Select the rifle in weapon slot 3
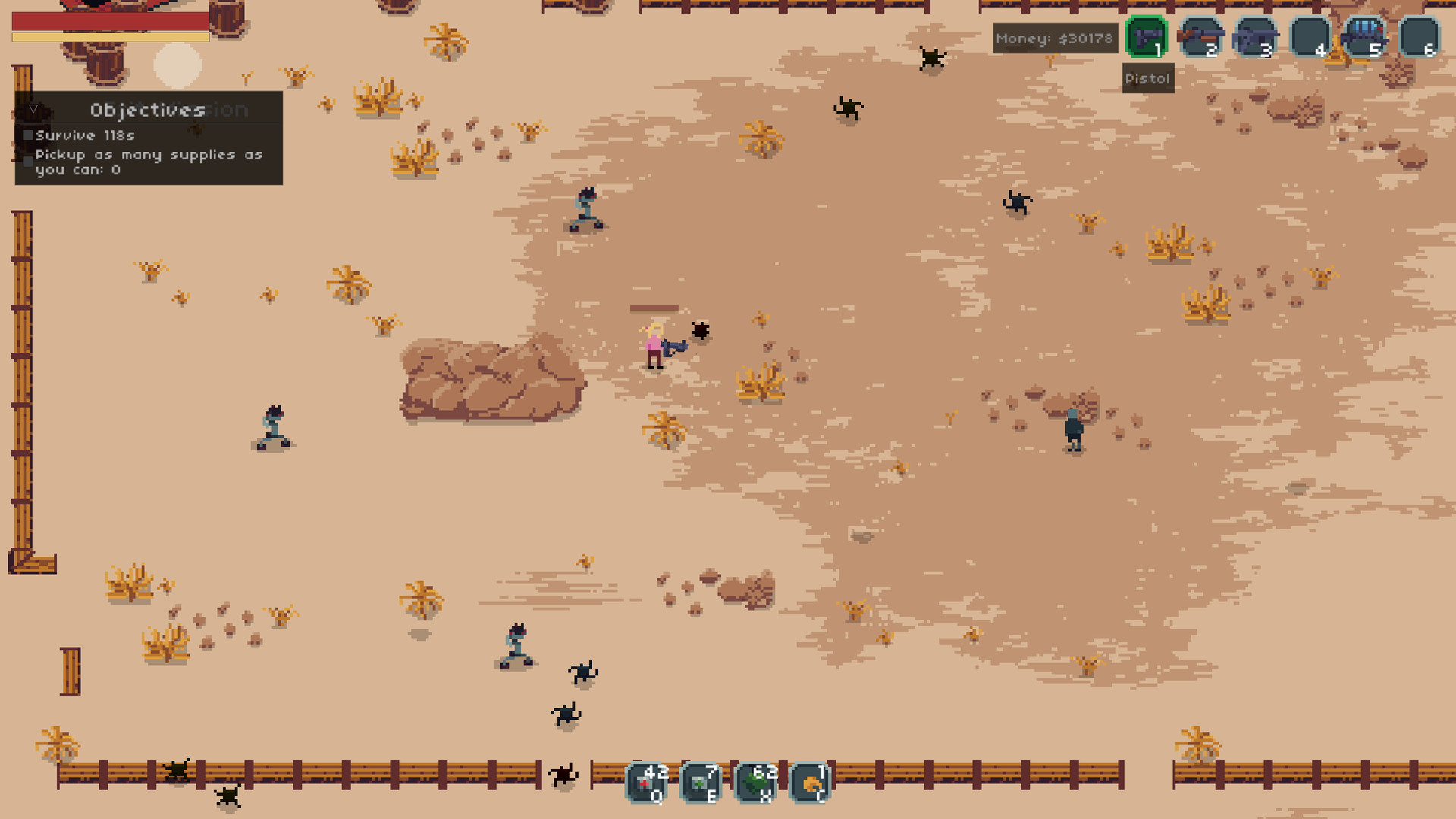 tap(1257, 36)
